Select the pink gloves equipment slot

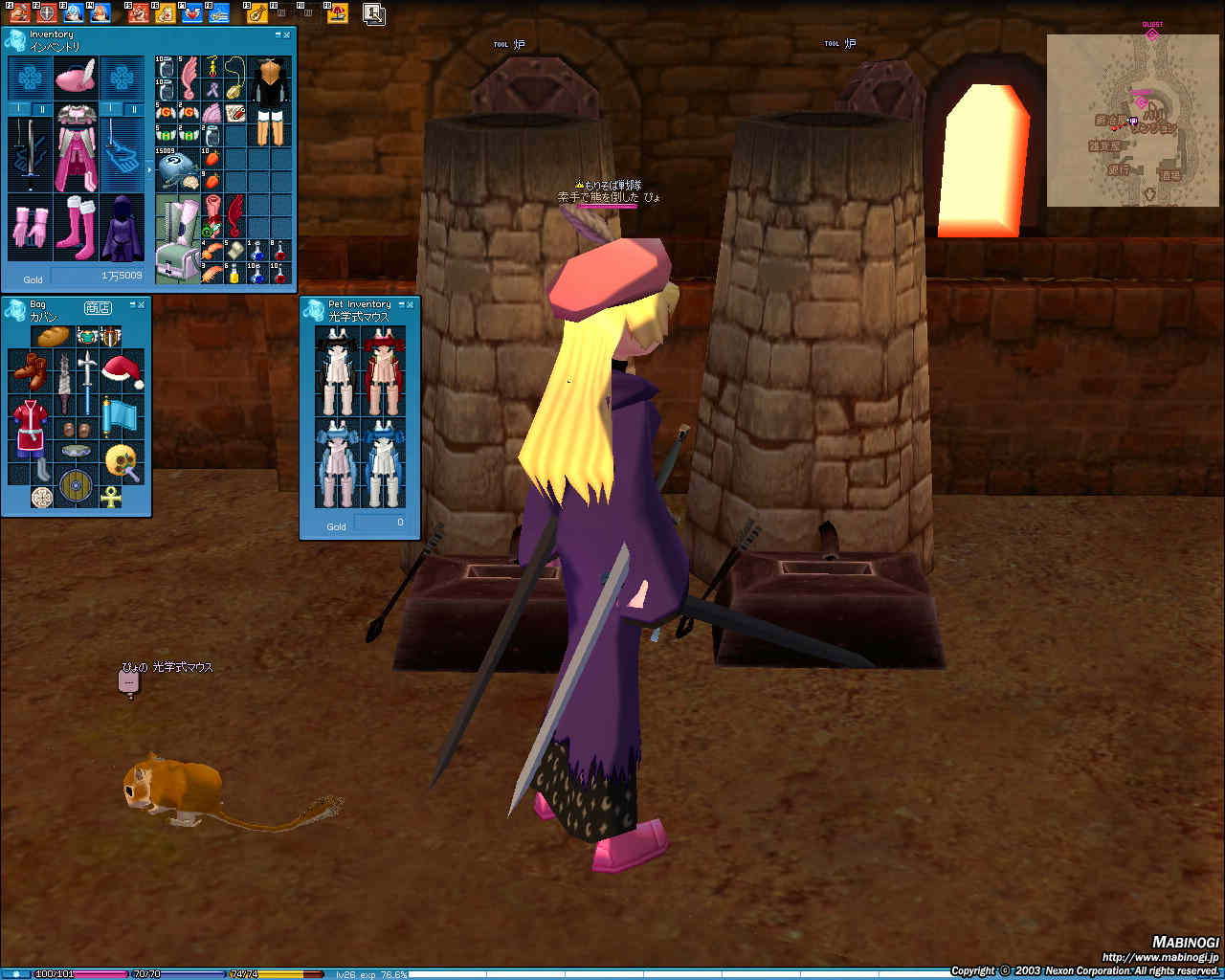pyautogui.click(x=30, y=228)
